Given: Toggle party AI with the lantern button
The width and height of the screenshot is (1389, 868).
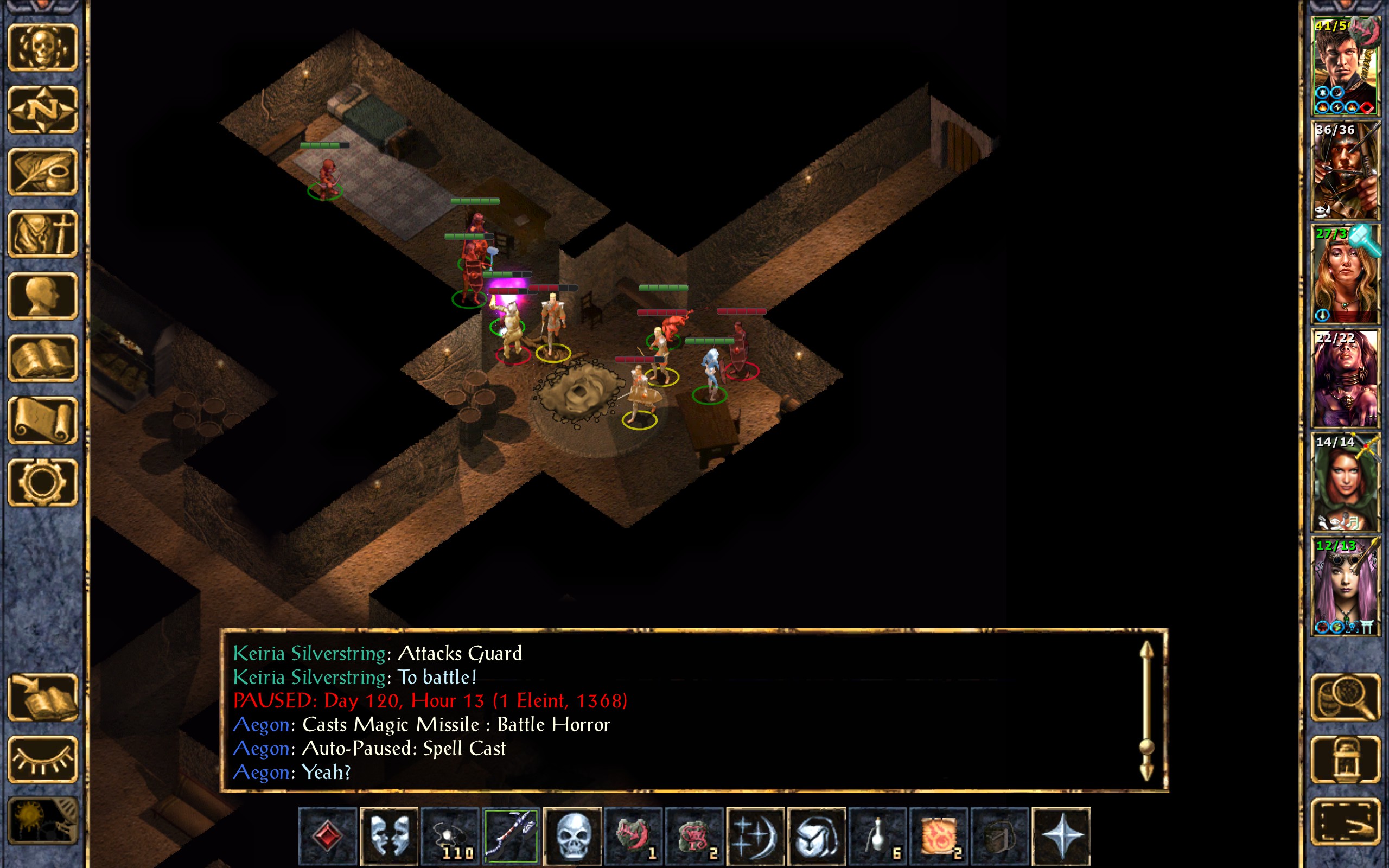Looking at the screenshot, I should 1345,759.
